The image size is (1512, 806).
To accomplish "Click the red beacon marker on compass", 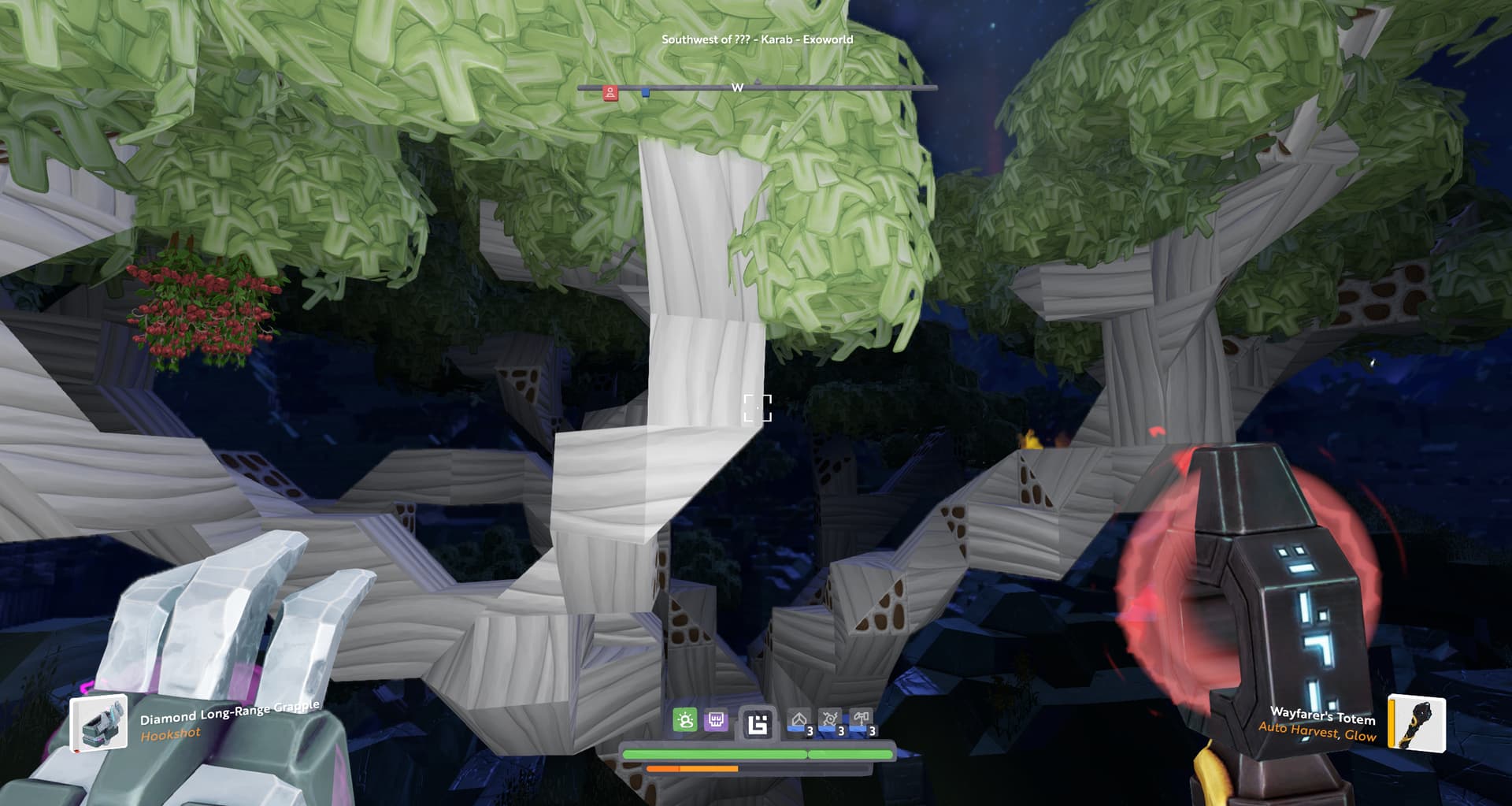I will point(610,93).
